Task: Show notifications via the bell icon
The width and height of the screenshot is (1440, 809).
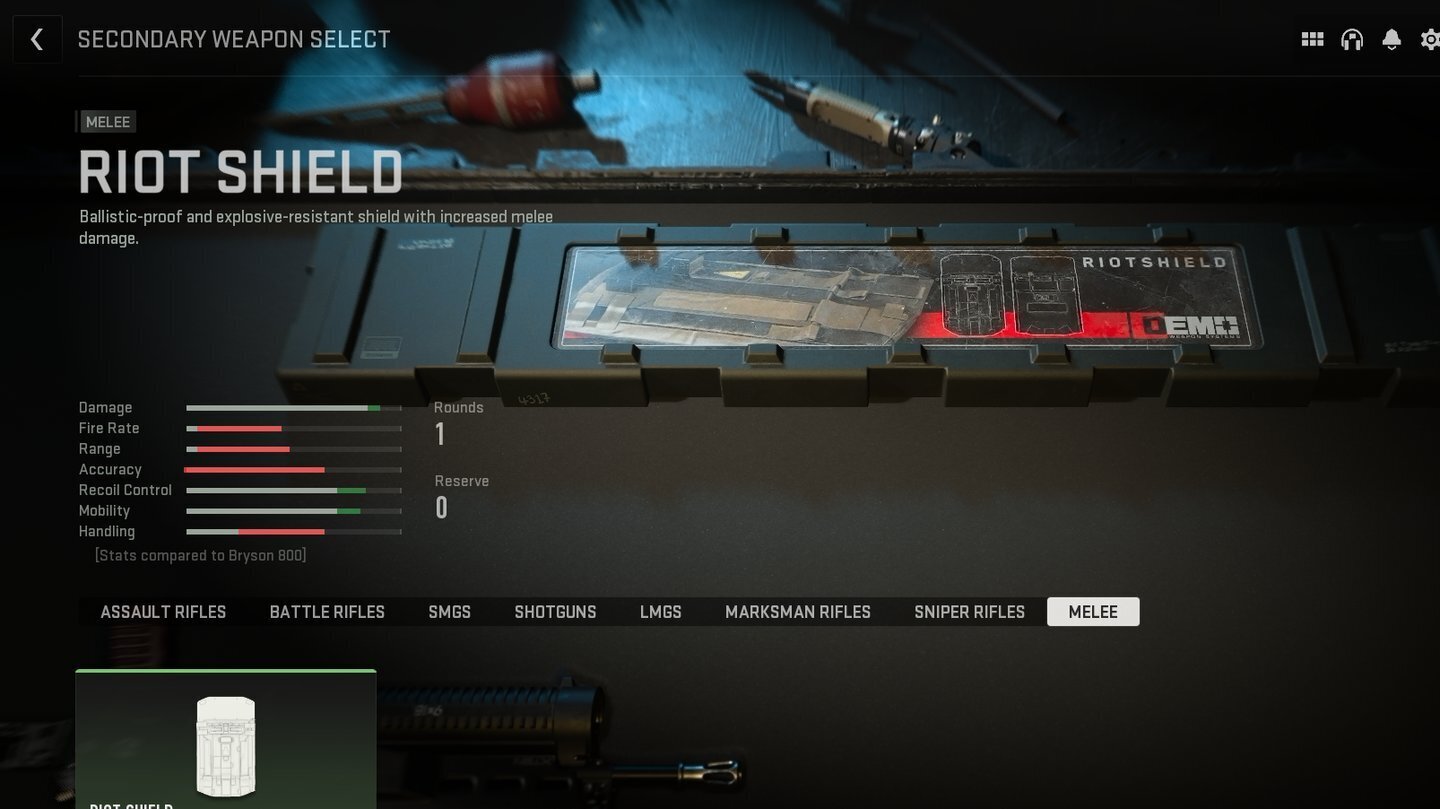Action: pos(1391,39)
